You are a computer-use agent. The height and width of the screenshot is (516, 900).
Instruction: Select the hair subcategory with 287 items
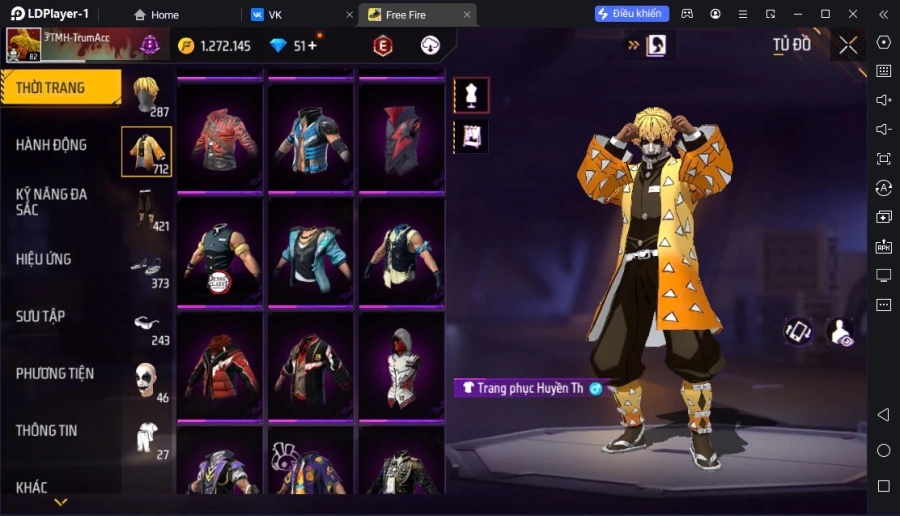(147, 95)
